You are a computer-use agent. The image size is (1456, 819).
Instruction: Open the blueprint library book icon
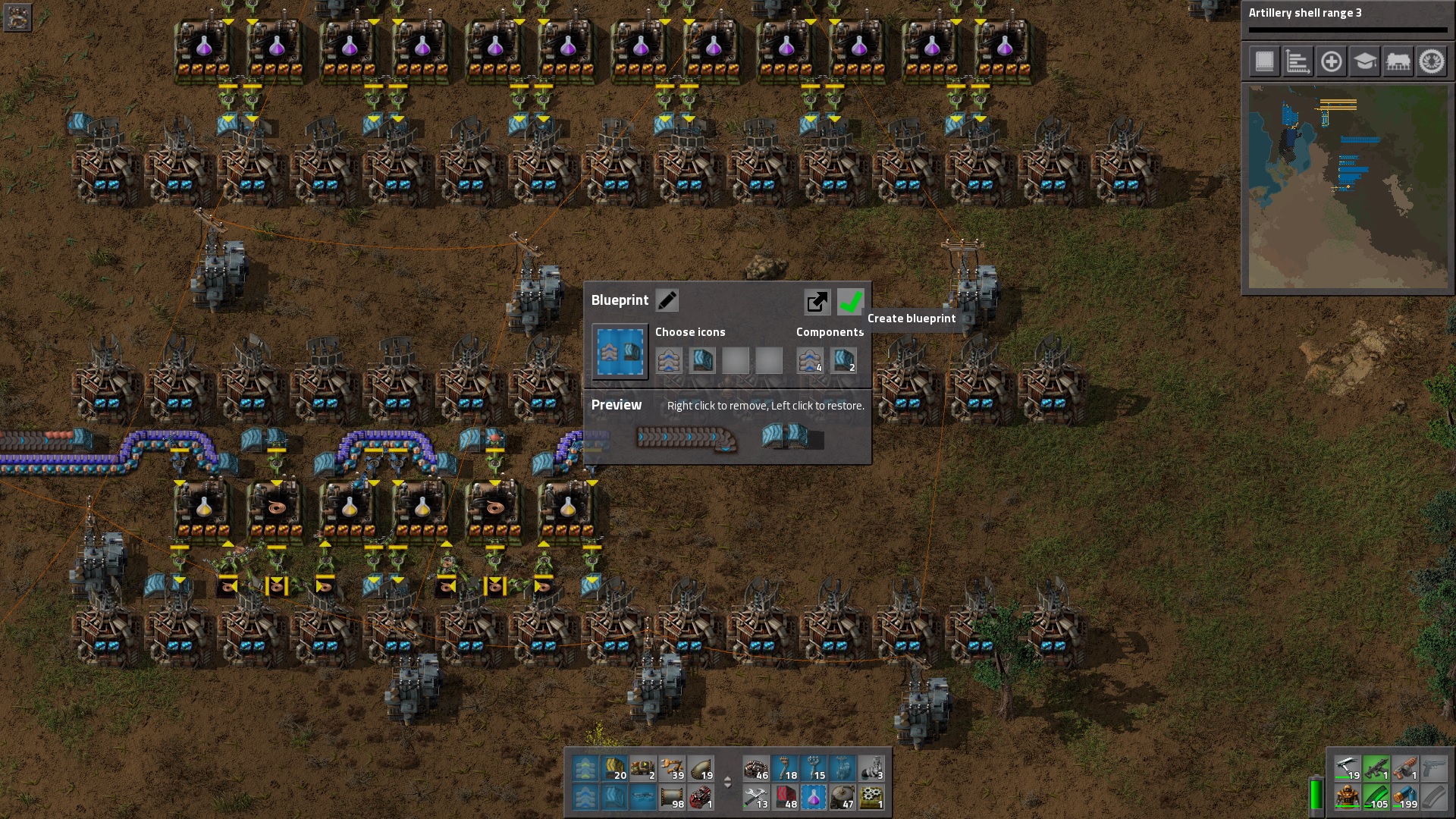coord(1263,62)
